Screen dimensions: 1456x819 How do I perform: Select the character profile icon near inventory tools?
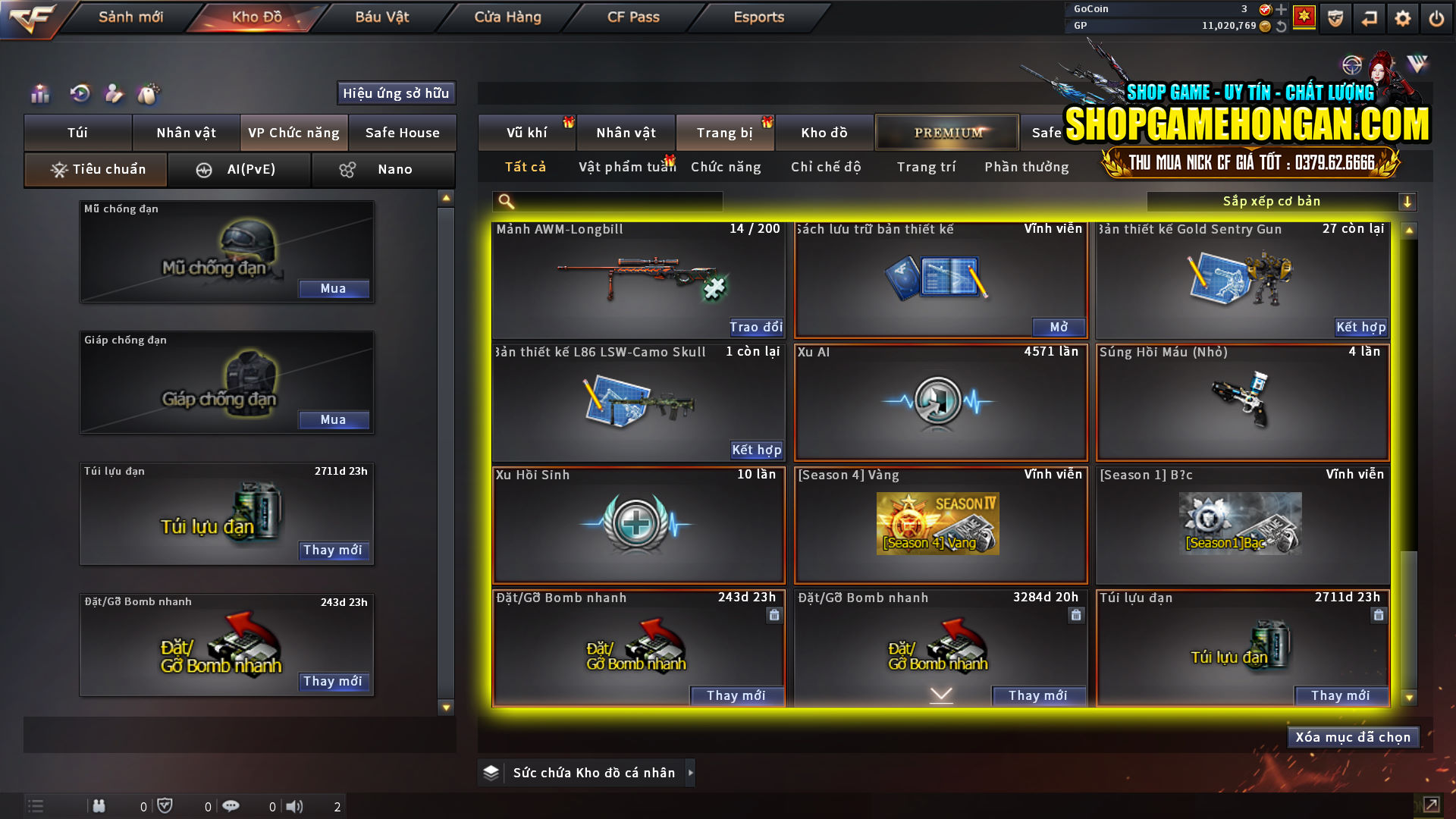[115, 93]
